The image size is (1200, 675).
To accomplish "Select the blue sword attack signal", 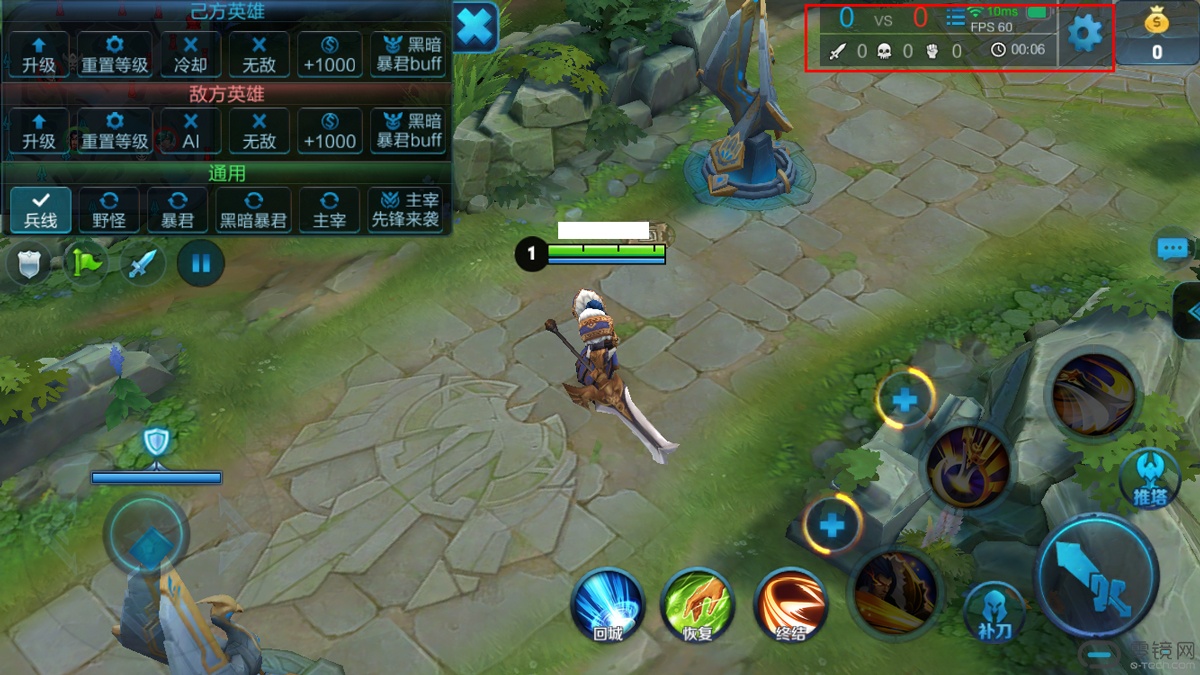I will click(143, 264).
